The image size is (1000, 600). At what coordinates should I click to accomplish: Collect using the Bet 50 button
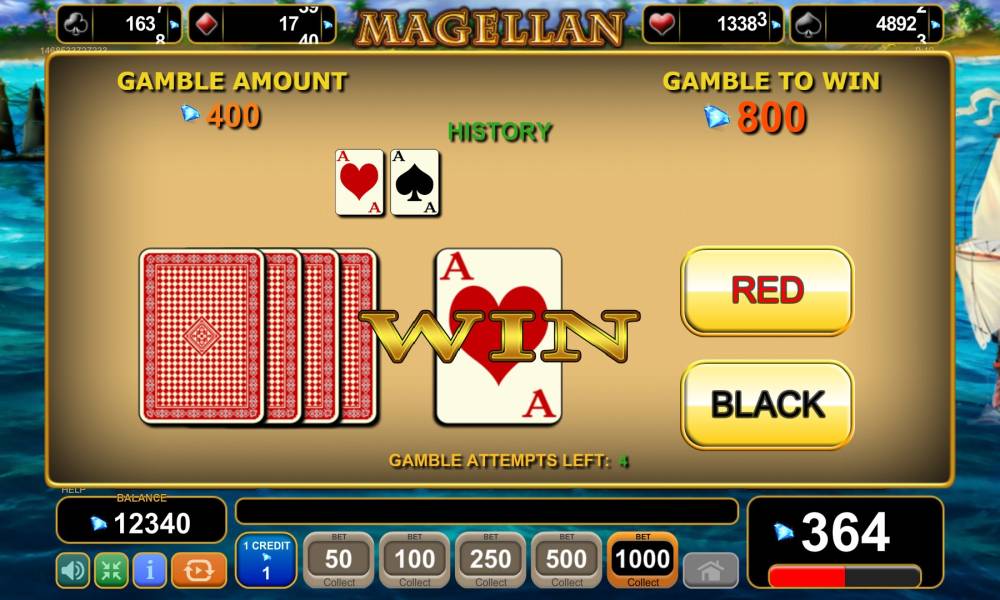(339, 560)
